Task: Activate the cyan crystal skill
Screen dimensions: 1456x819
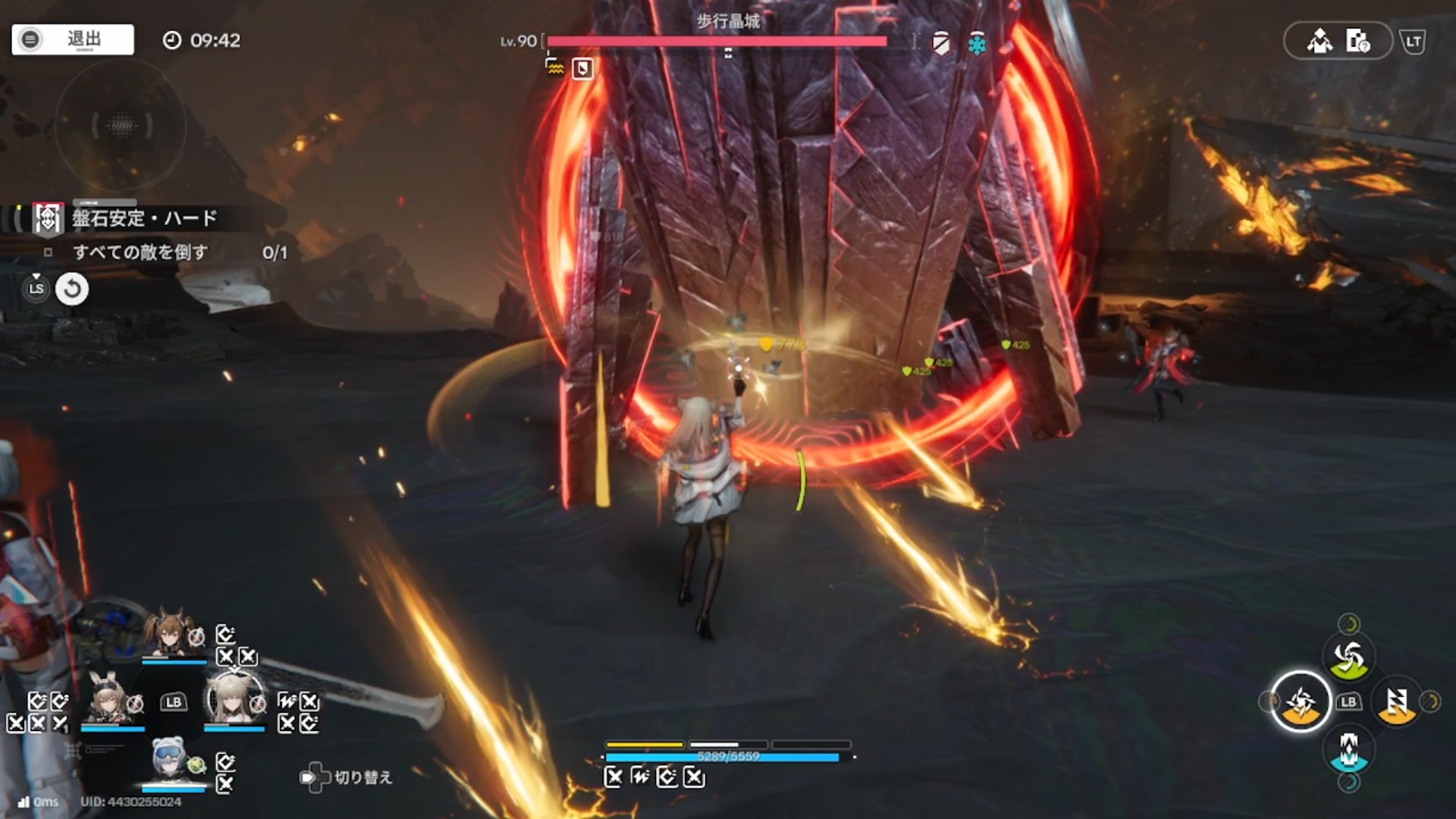Action: click(1348, 751)
